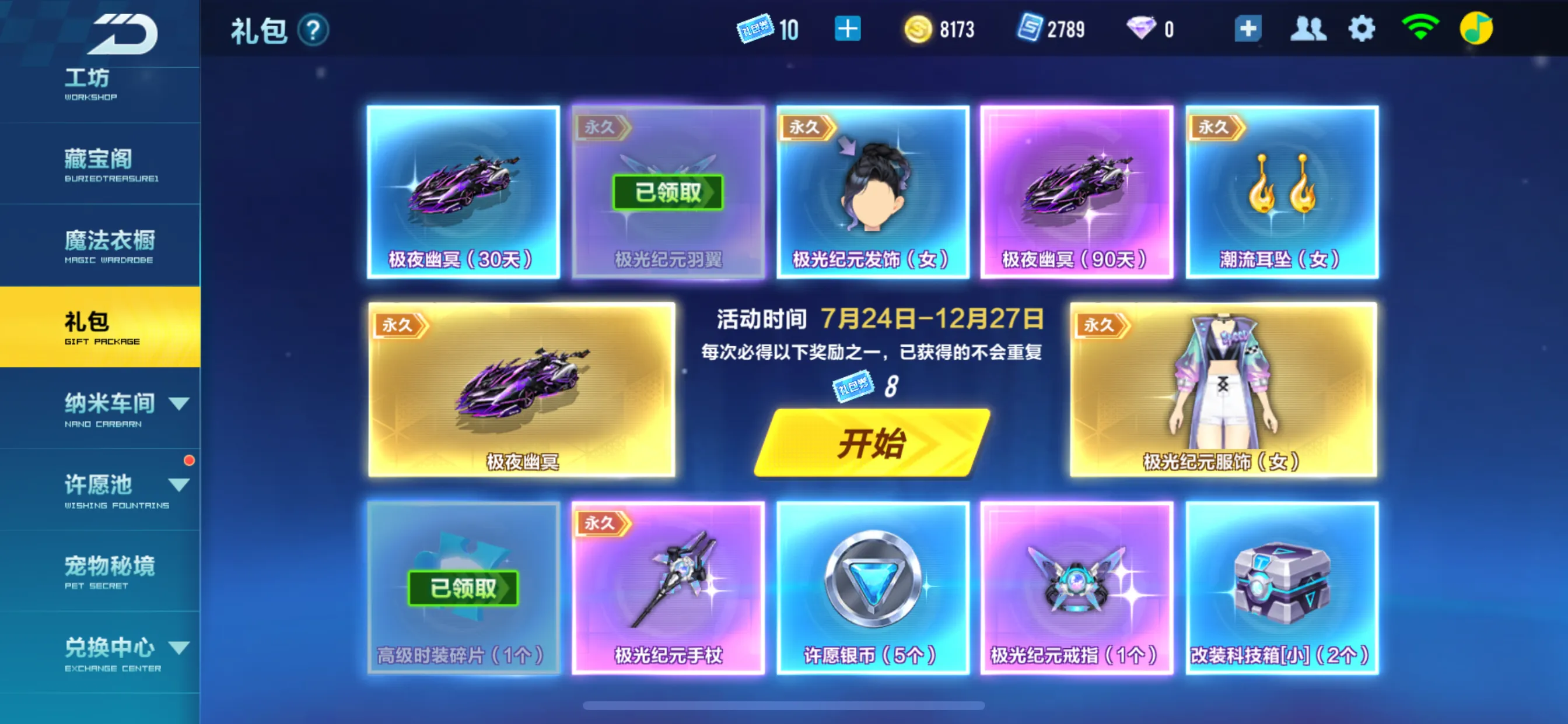This screenshot has width=1568, height=724.
Task: Add more gift tickets with plus button
Action: point(848,29)
